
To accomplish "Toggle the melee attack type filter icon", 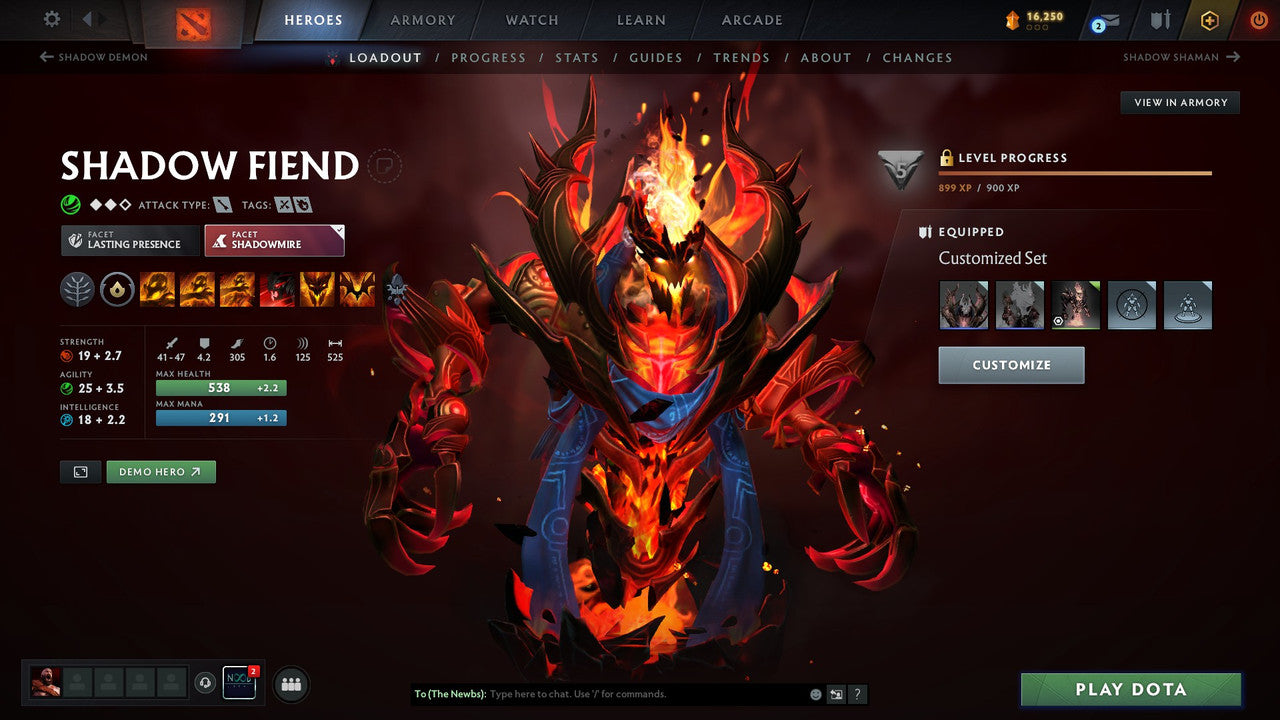I will click(x=222, y=203).
